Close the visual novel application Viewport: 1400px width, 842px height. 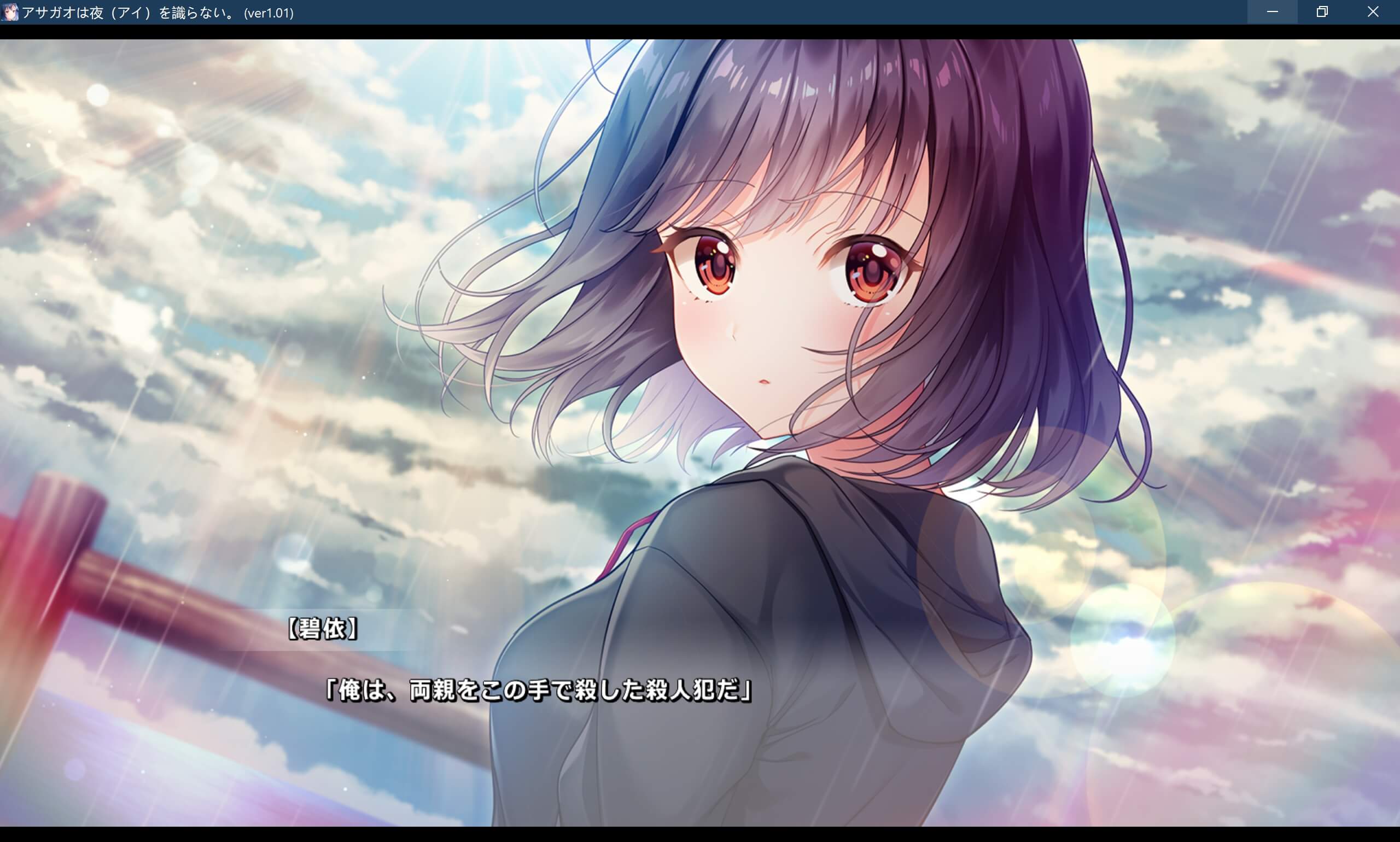coord(1373,12)
